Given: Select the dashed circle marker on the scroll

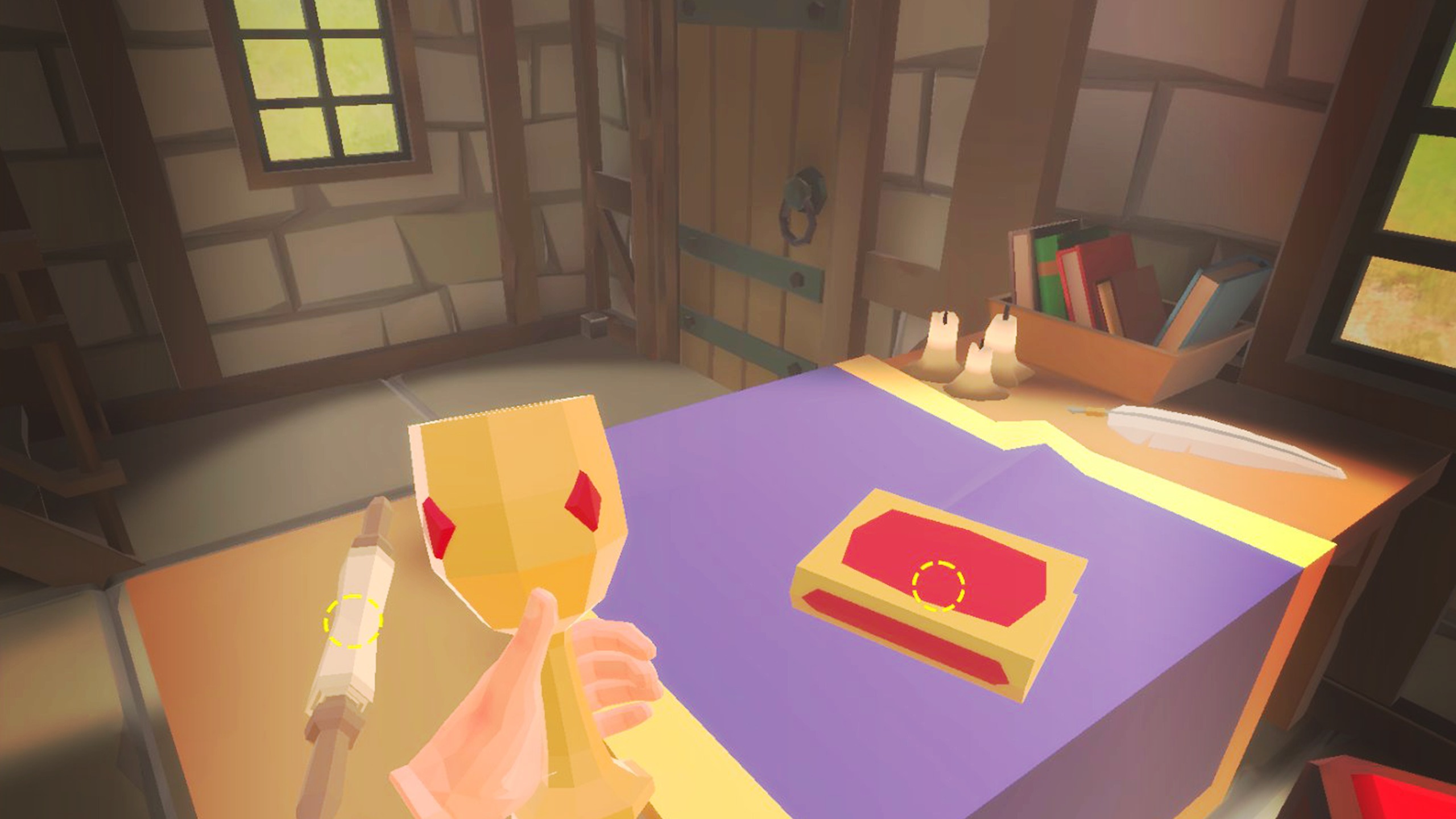Looking at the screenshot, I should (x=353, y=621).
